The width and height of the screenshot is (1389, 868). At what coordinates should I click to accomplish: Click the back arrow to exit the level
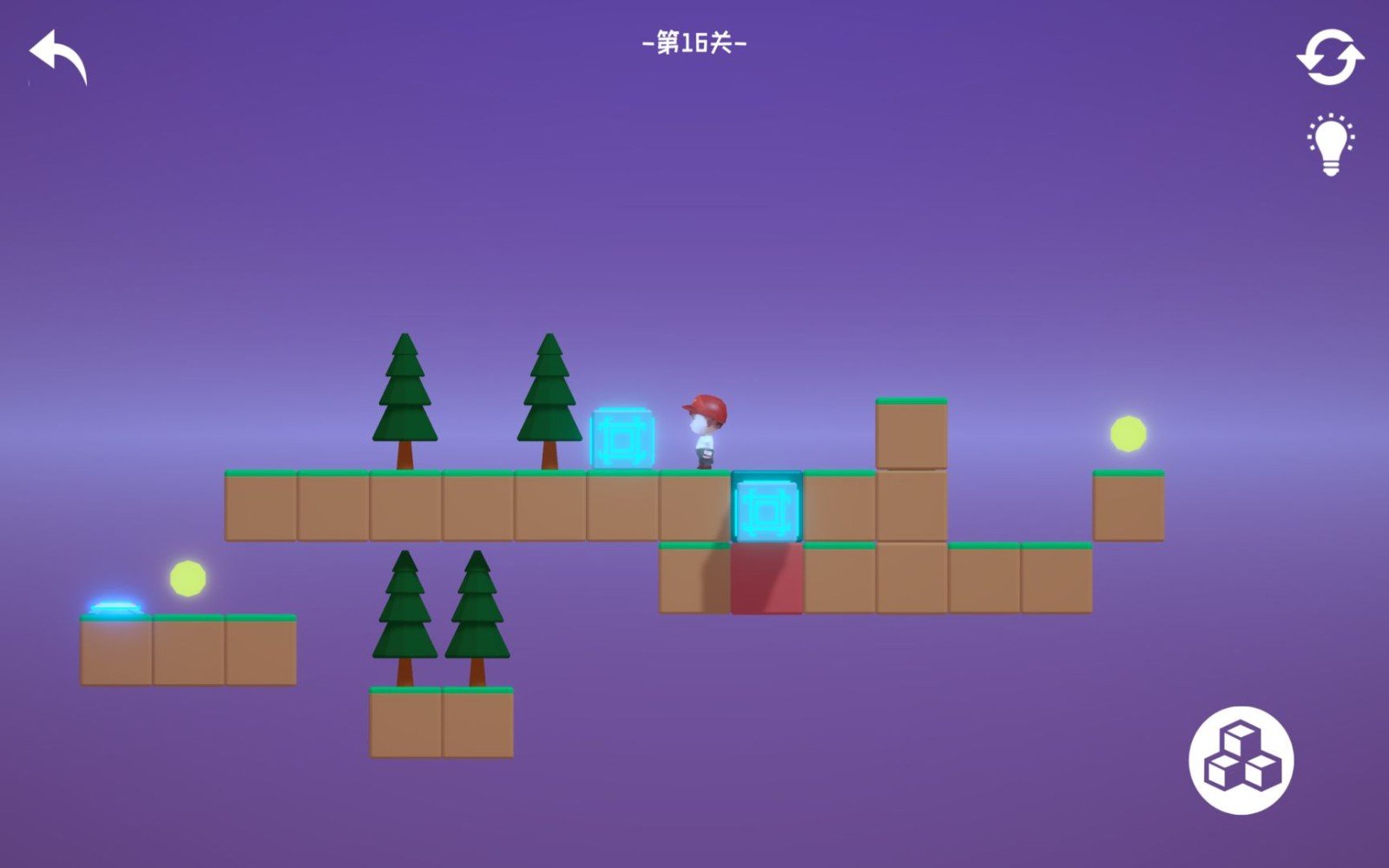[56, 56]
